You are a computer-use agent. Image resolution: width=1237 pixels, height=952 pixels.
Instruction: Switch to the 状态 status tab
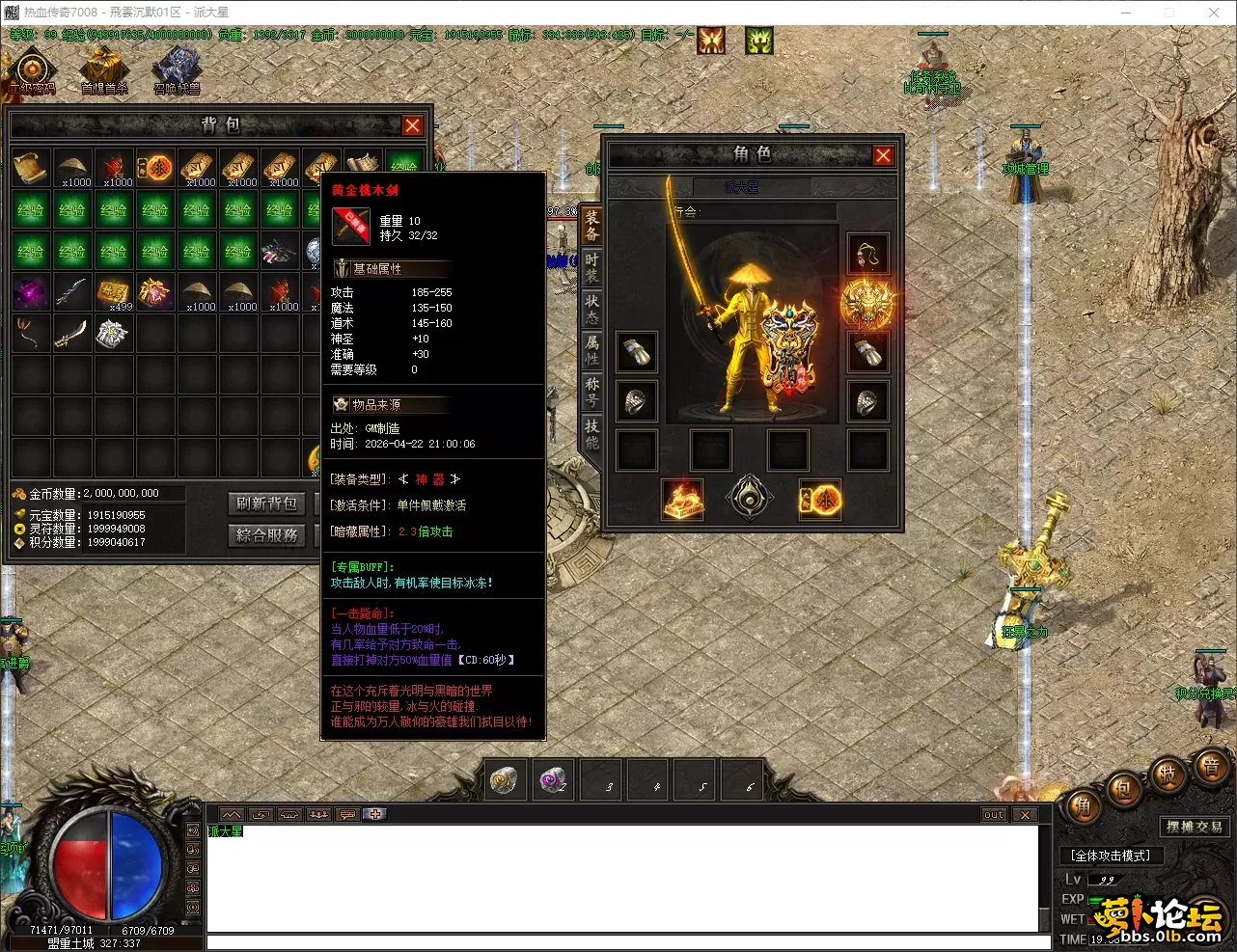[591, 310]
